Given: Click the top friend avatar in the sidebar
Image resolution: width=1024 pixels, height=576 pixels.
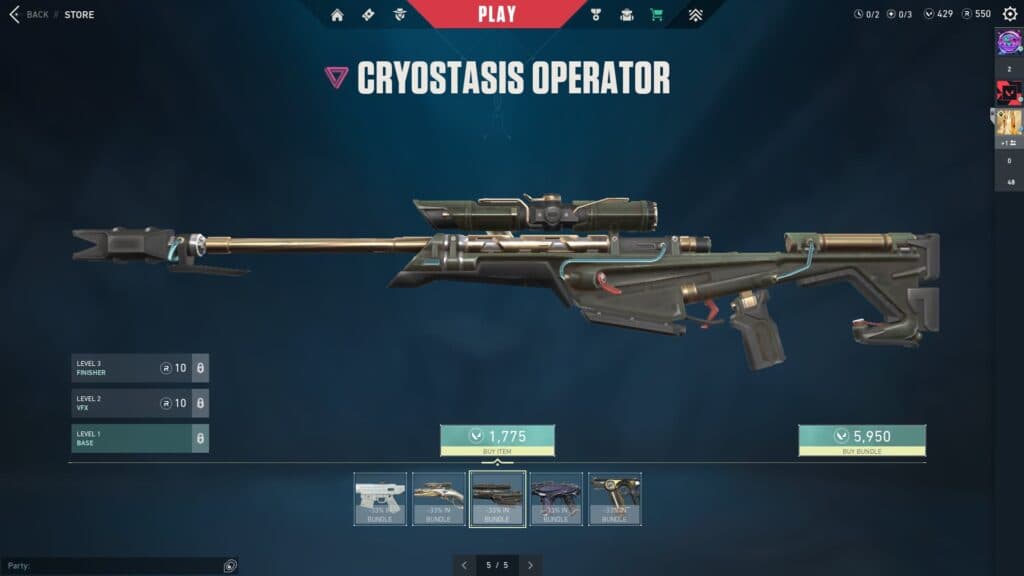Looking at the screenshot, I should click(1008, 42).
